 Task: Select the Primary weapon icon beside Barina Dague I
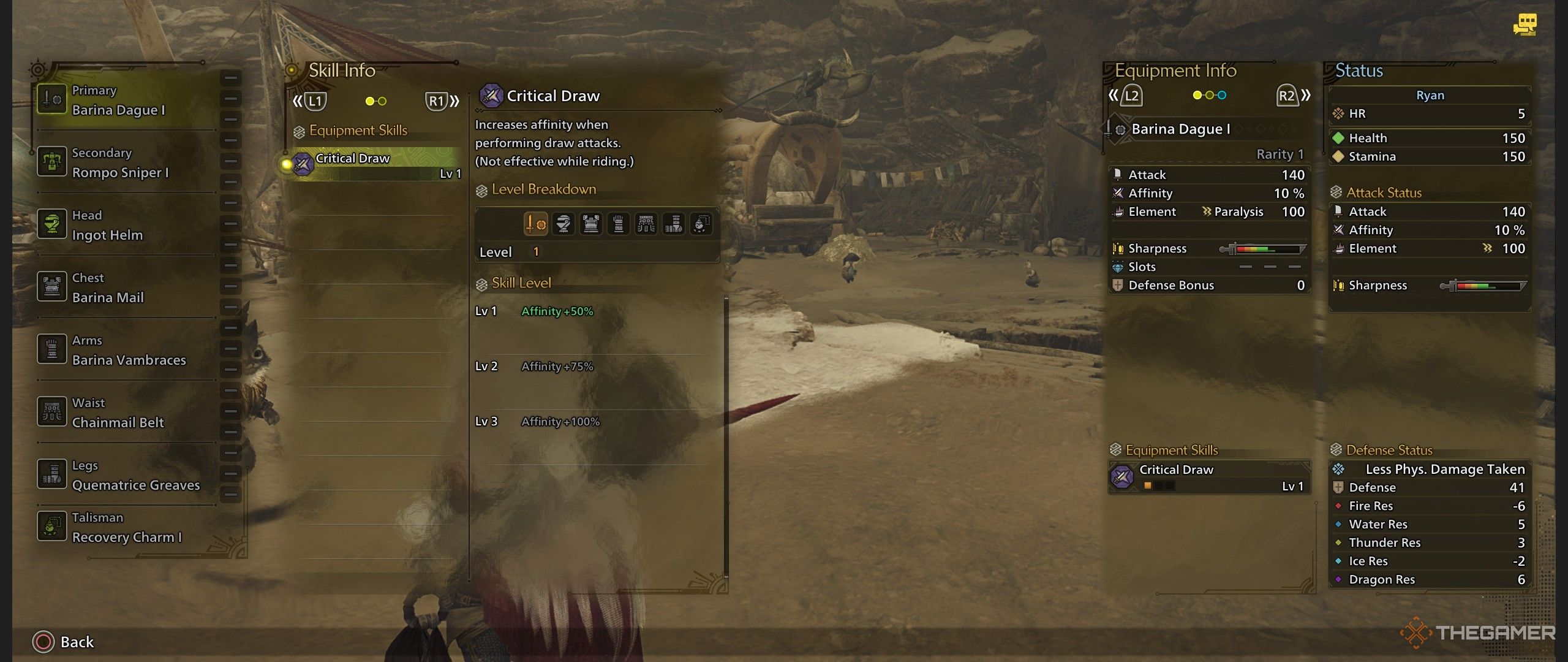[x=52, y=97]
